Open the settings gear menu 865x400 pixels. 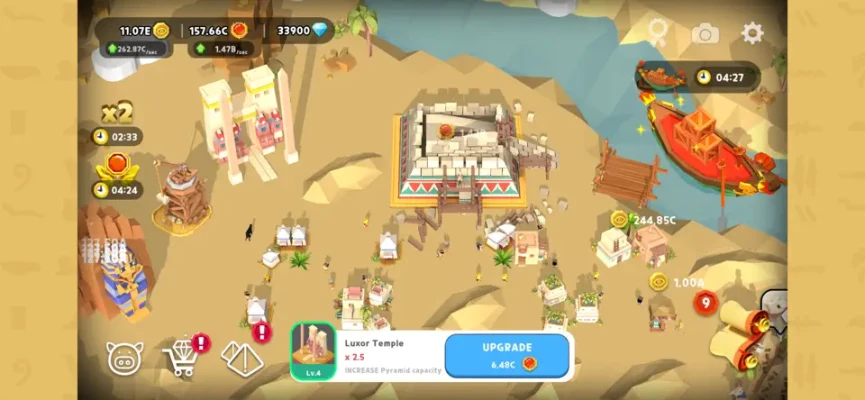click(x=752, y=33)
